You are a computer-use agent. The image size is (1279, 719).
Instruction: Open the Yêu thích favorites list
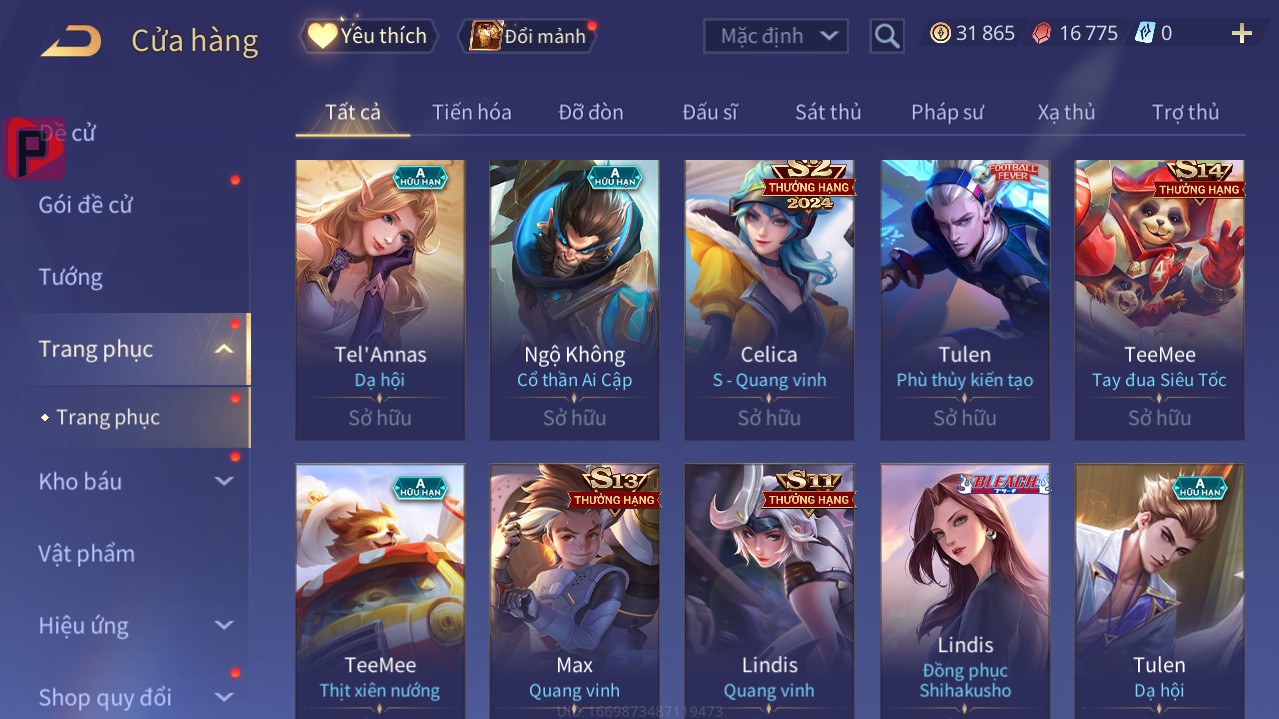[x=369, y=36]
